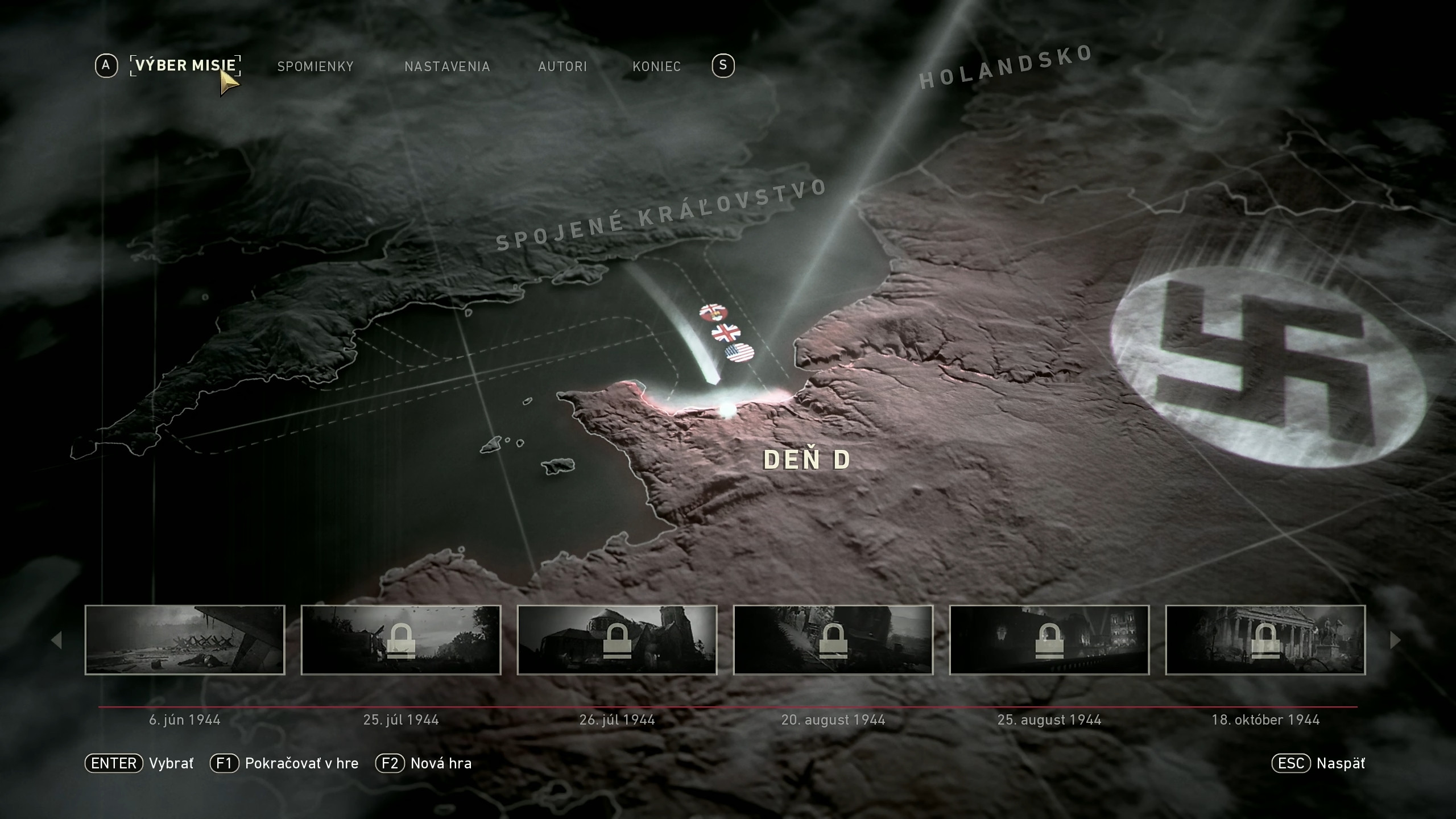The image size is (1456, 819).
Task: Open the Výber misie tab
Action: (x=185, y=65)
